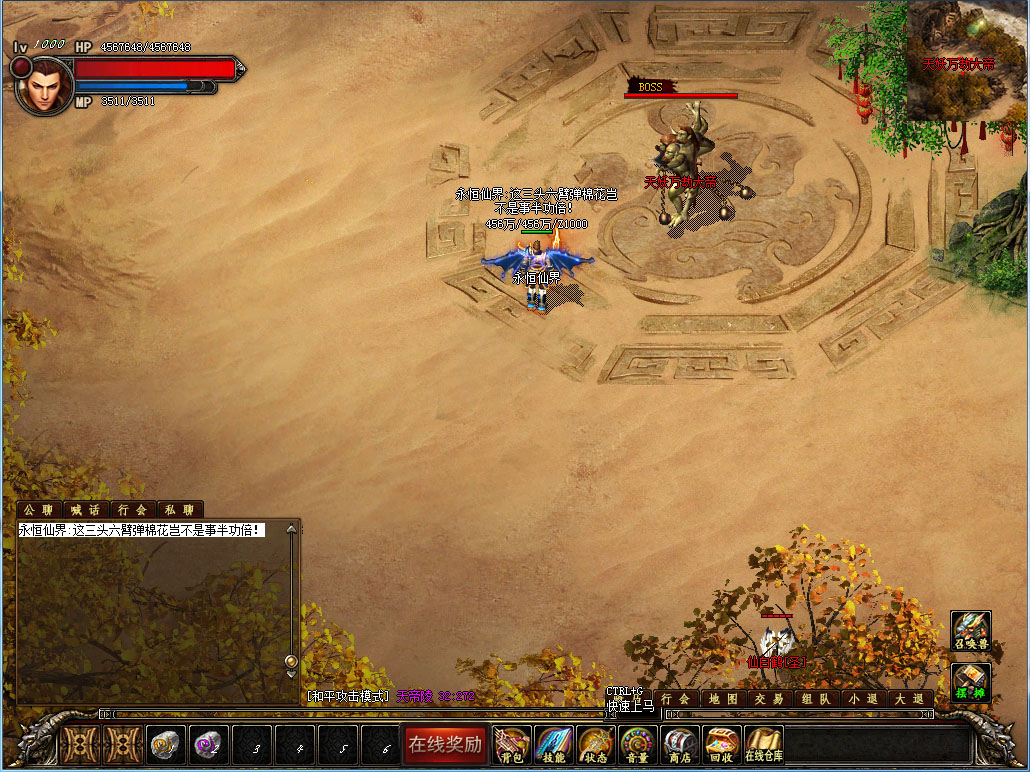Open the 回收 recycle panel

(721, 744)
